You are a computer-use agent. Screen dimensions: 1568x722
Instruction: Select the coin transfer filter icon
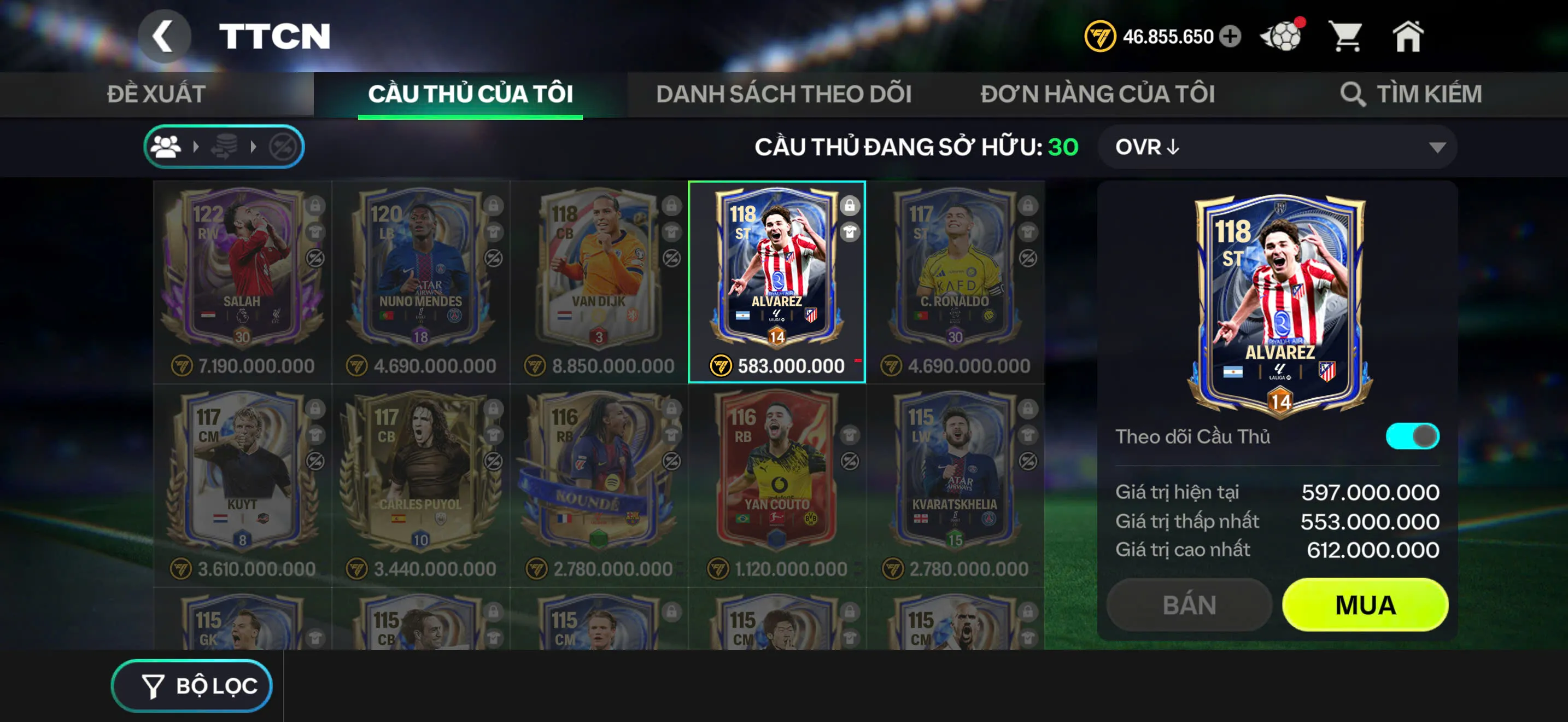[x=225, y=145]
